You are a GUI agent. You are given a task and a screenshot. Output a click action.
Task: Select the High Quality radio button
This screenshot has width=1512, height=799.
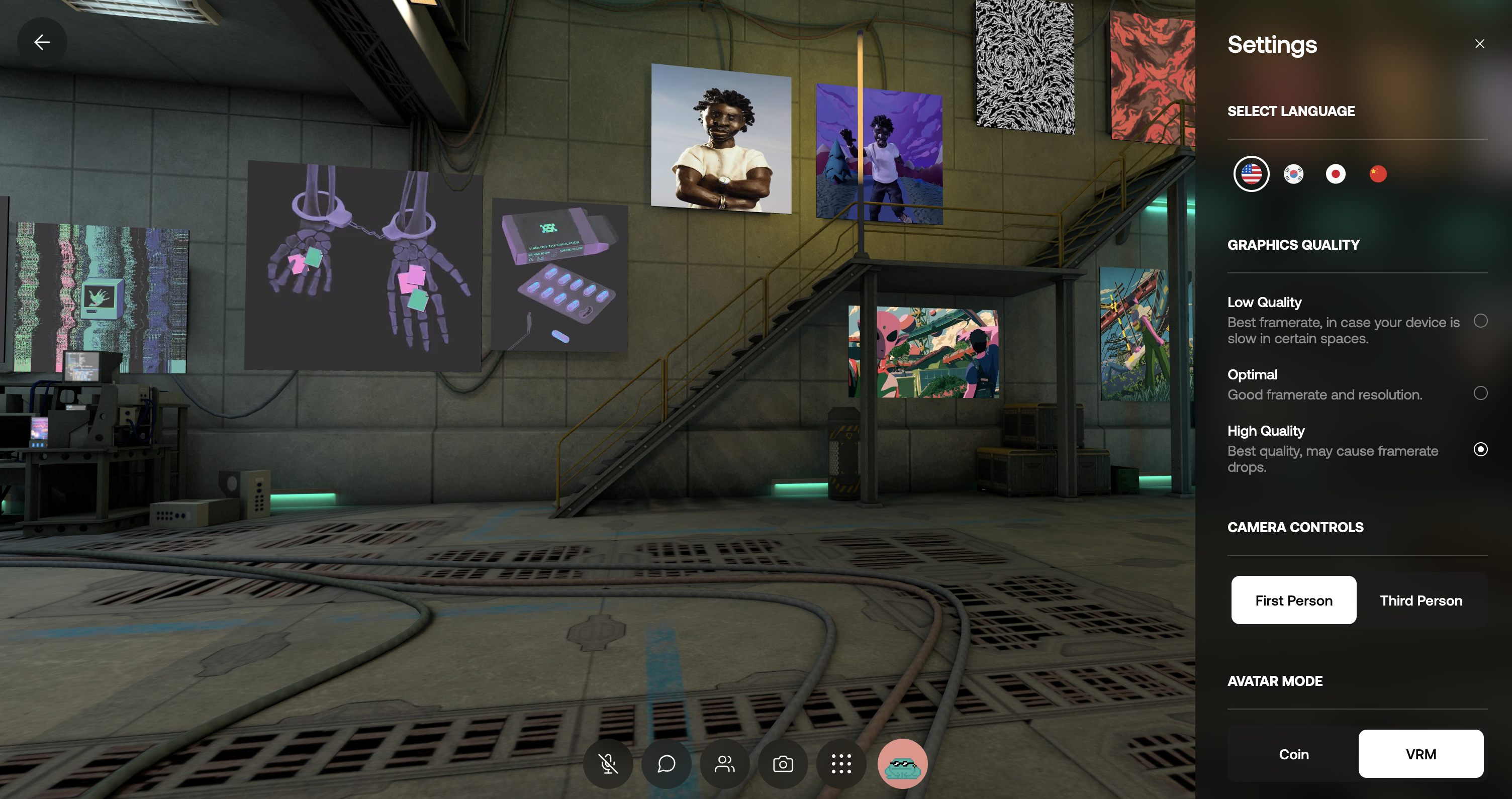(x=1480, y=449)
